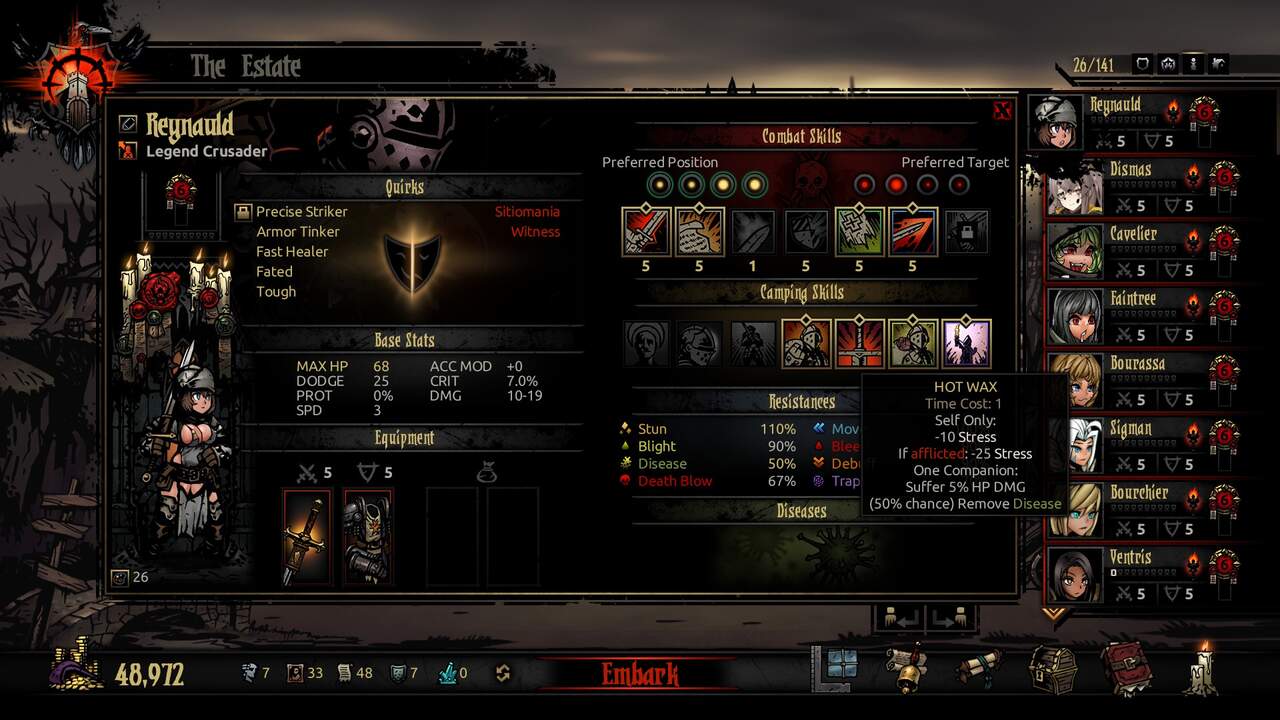Screen dimensions: 1280x720
Task: Edit Reynauld's name with the pencil icon
Action: [127, 123]
